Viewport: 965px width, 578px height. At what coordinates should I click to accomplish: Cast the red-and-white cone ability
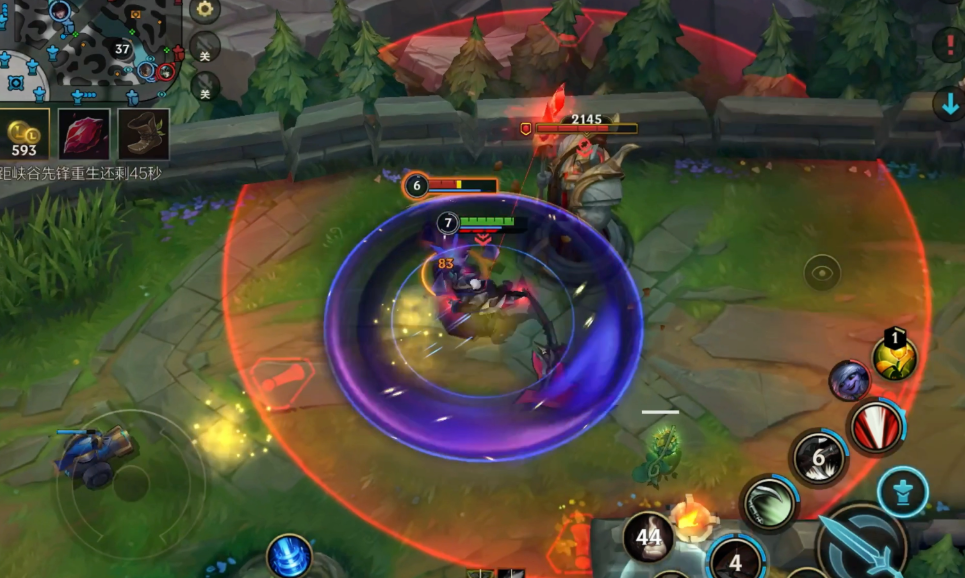(876, 425)
